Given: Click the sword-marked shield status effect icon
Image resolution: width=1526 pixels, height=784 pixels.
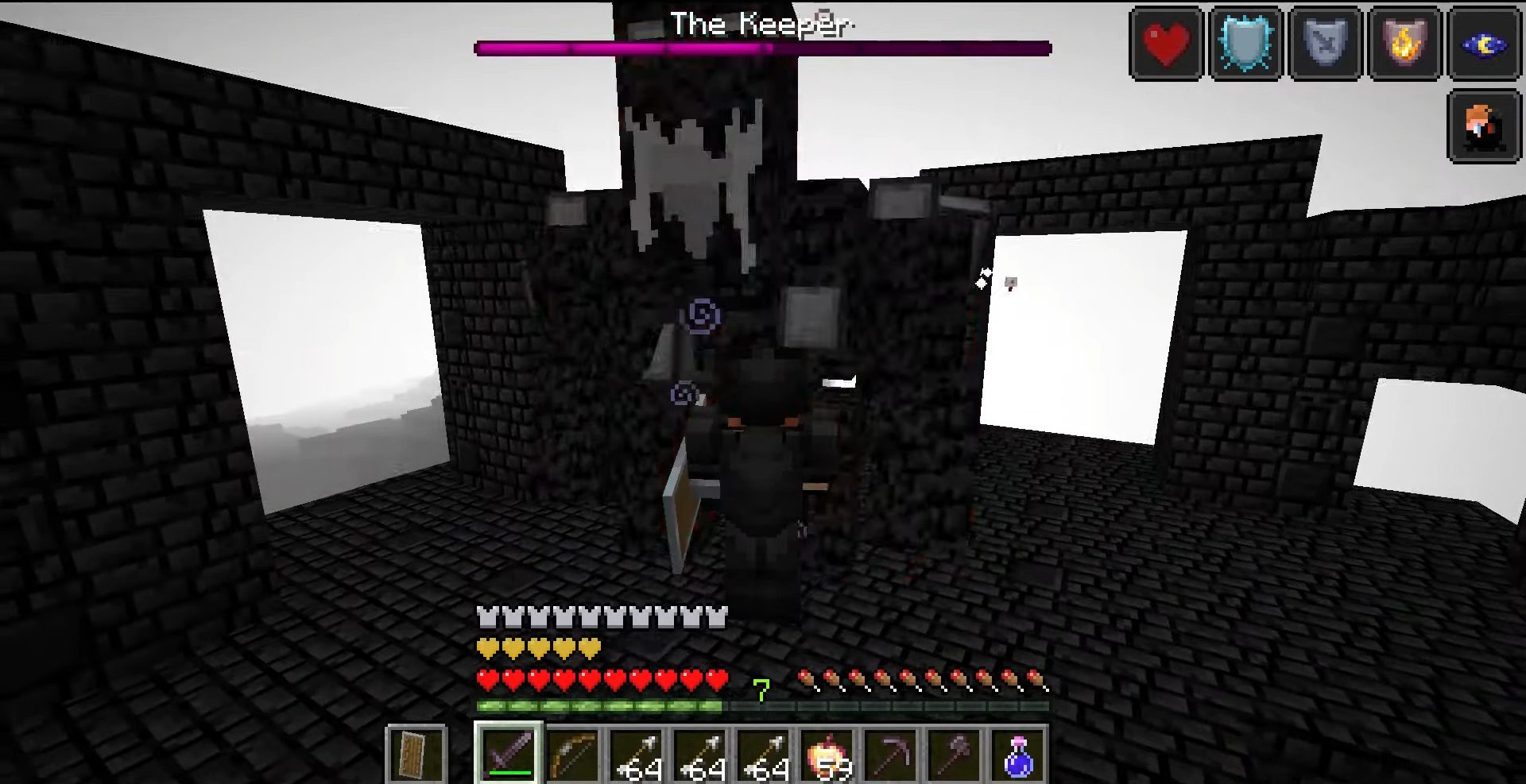Looking at the screenshot, I should point(1325,41).
